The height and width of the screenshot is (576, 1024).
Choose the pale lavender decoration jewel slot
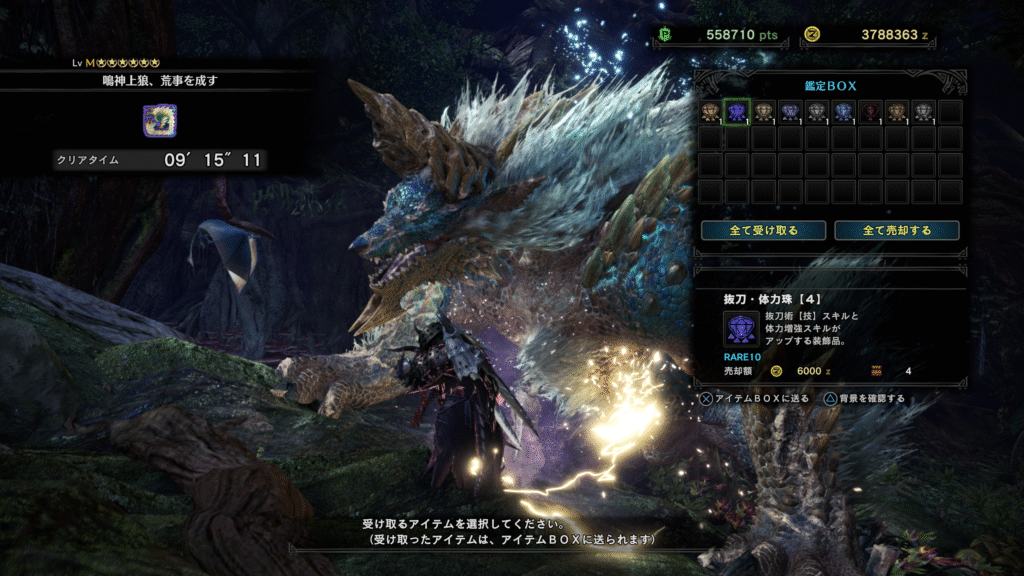click(790, 112)
